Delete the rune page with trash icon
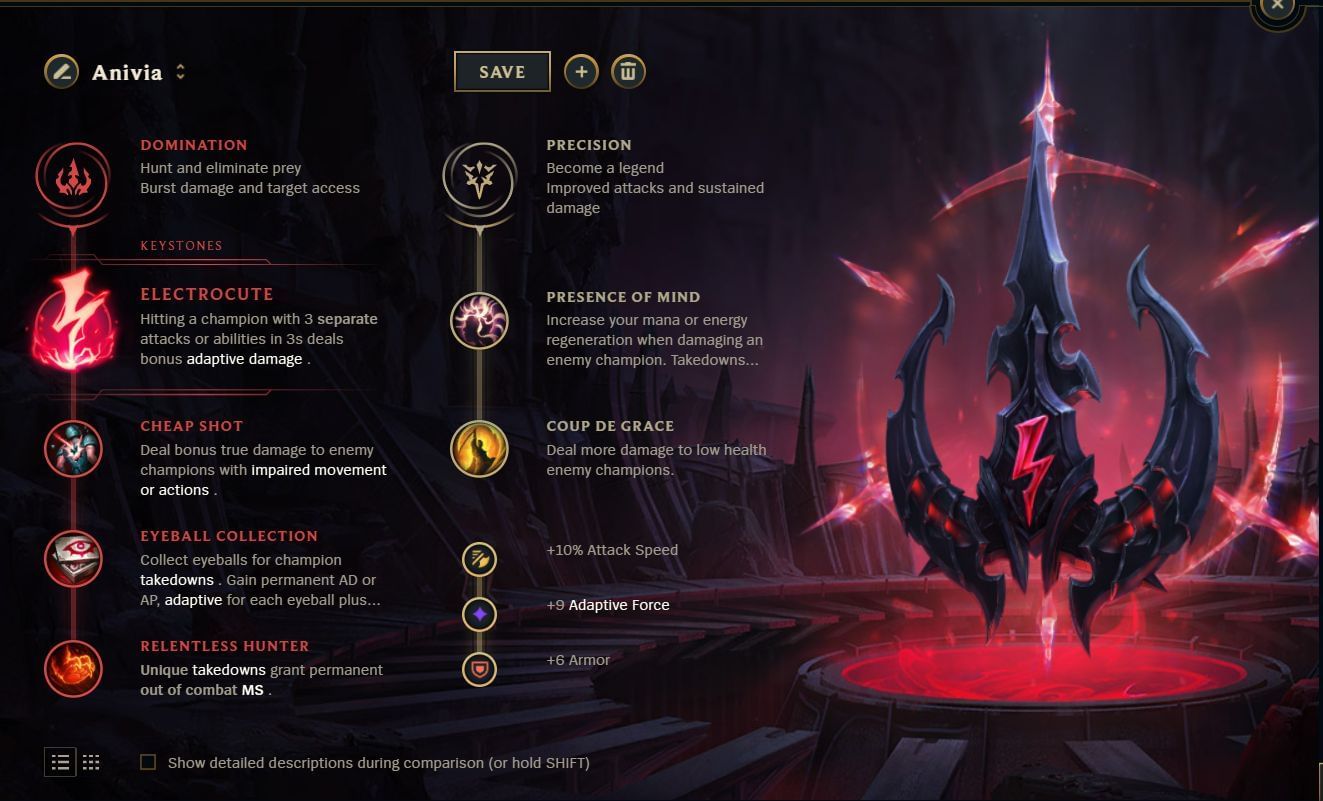This screenshot has height=801, width=1323. click(629, 71)
